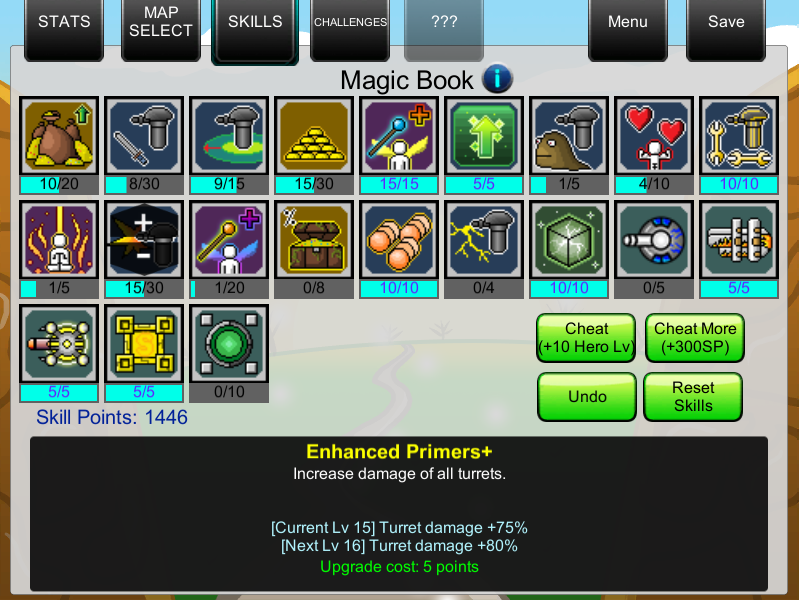Click the locked ??? tab

(x=444, y=23)
